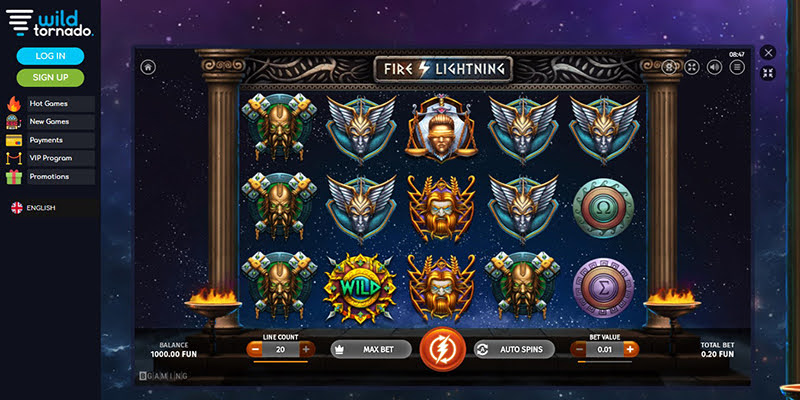Image resolution: width=800 pixels, height=400 pixels.
Task: Start AUTO SPINS
Action: [x=513, y=349]
